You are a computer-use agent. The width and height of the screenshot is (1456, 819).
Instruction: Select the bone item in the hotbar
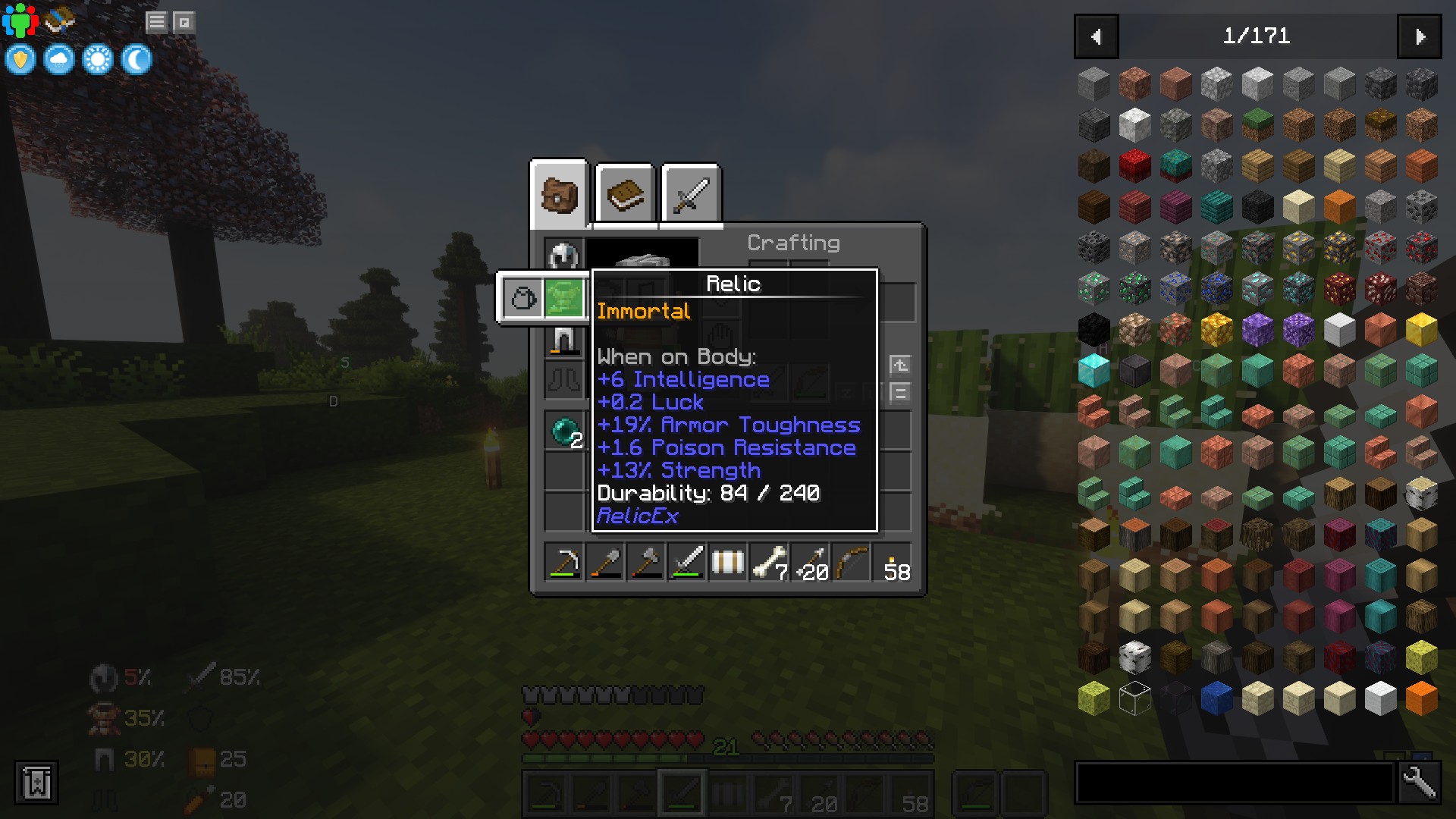[x=768, y=562]
